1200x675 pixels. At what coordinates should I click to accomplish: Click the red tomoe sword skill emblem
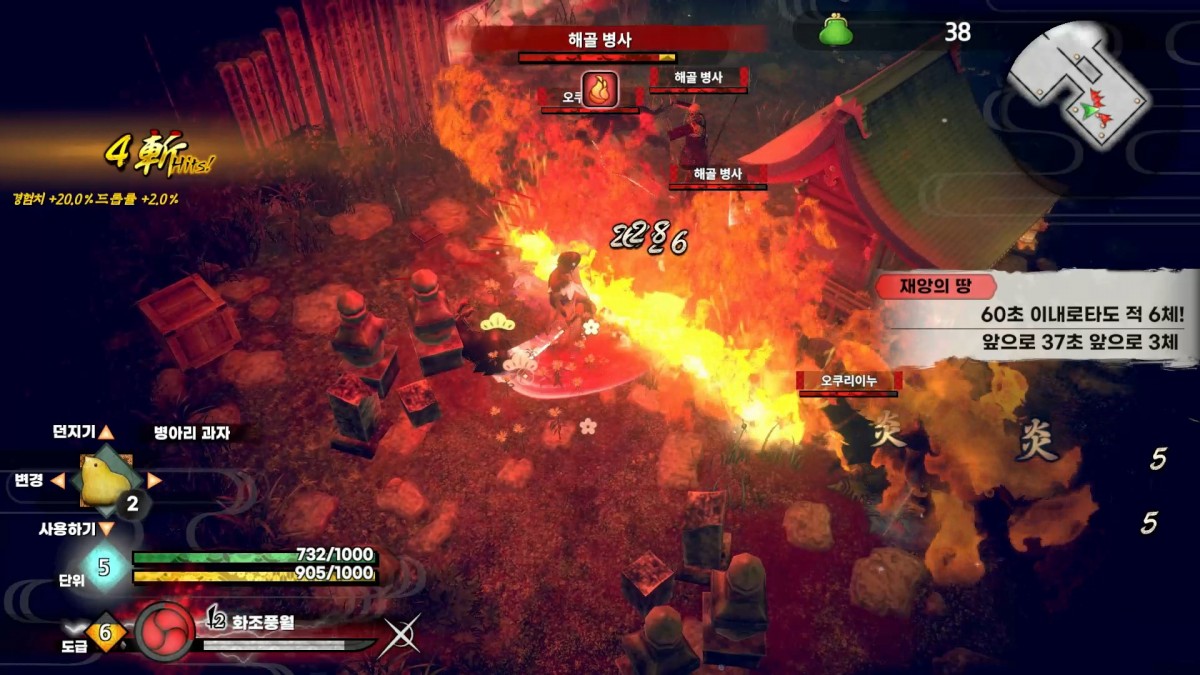click(164, 630)
